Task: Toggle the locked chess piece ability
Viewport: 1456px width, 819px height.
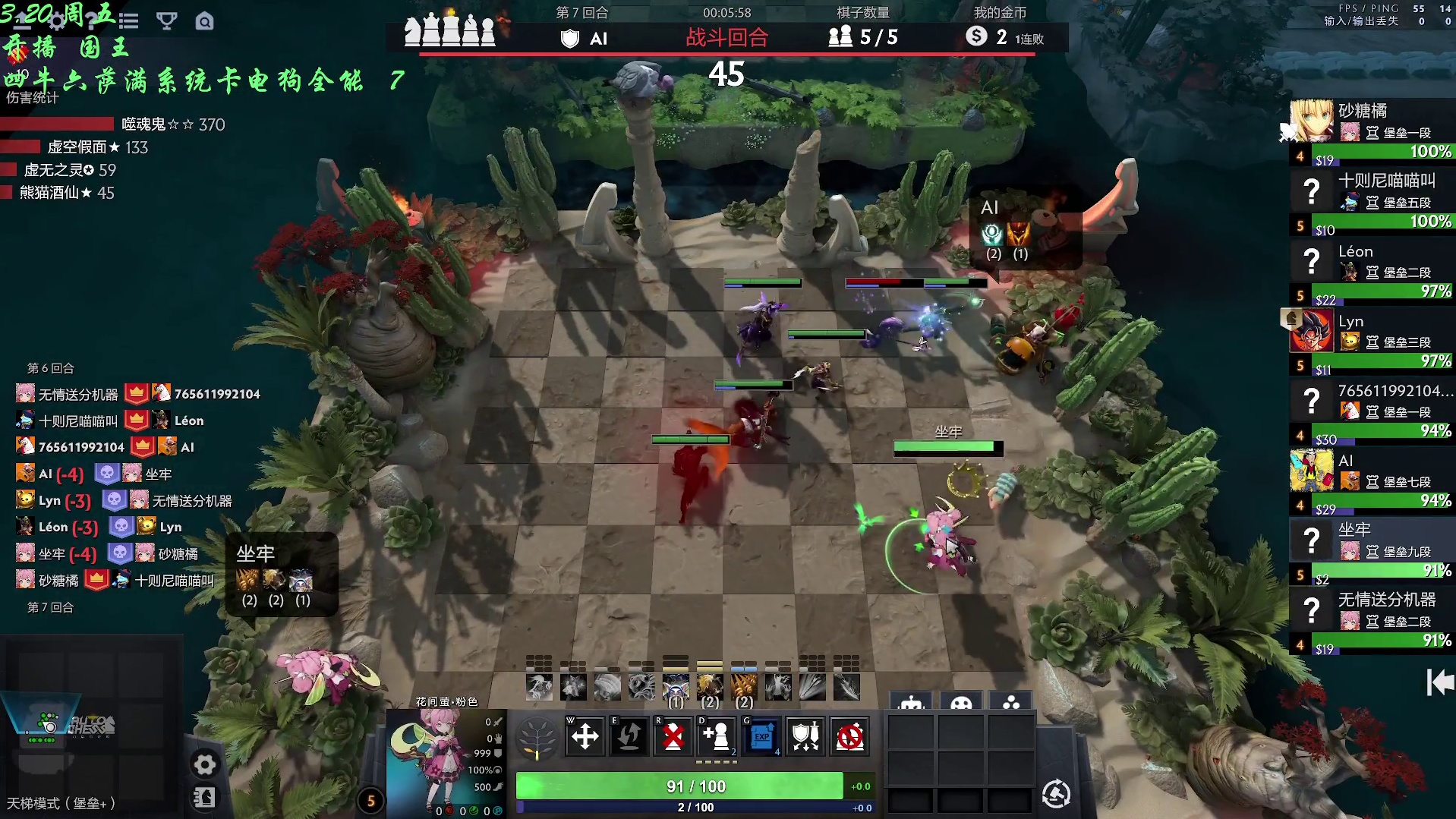Action: point(849,736)
